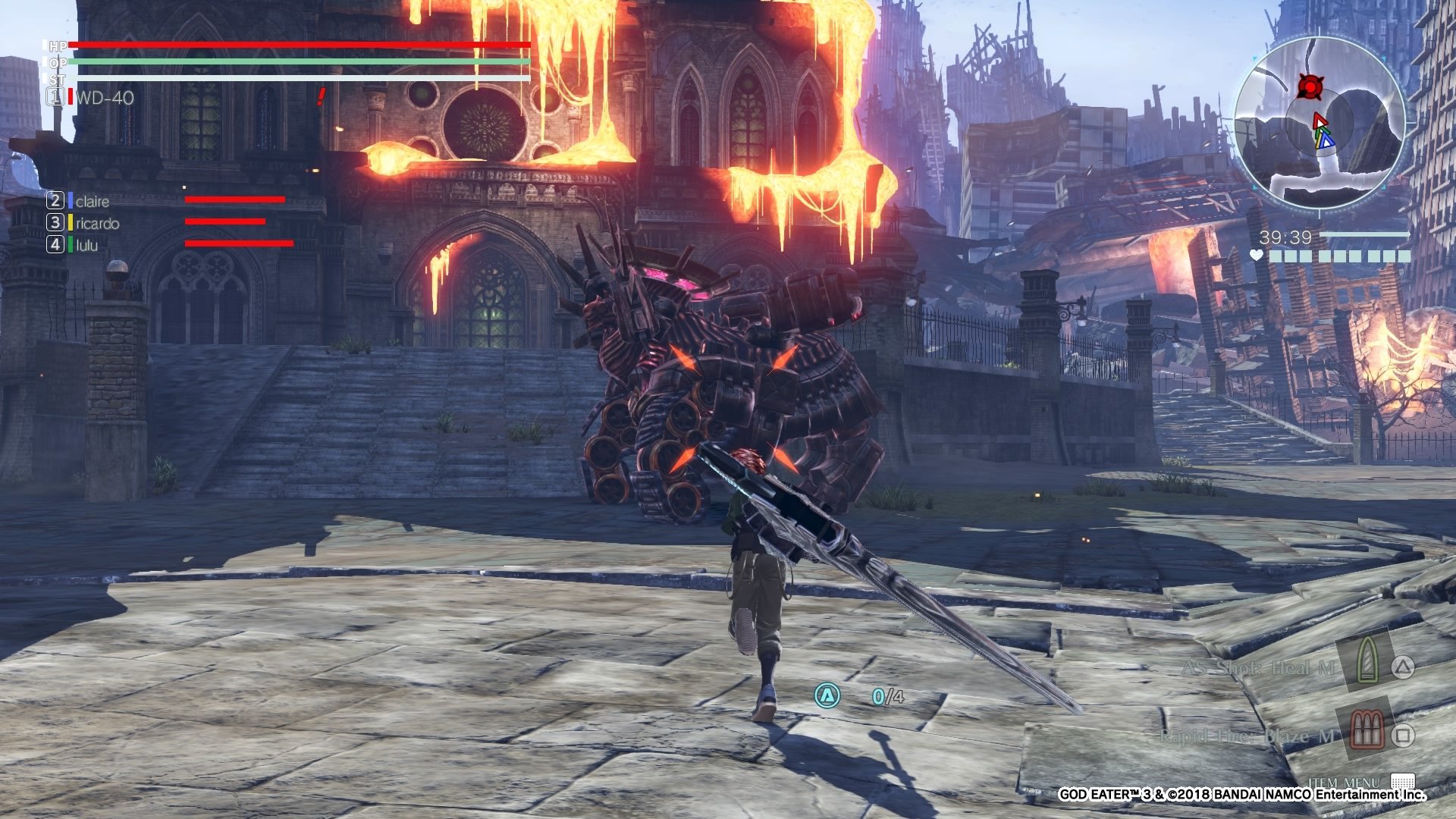Select the red enemy marker on minimap

1309,86
